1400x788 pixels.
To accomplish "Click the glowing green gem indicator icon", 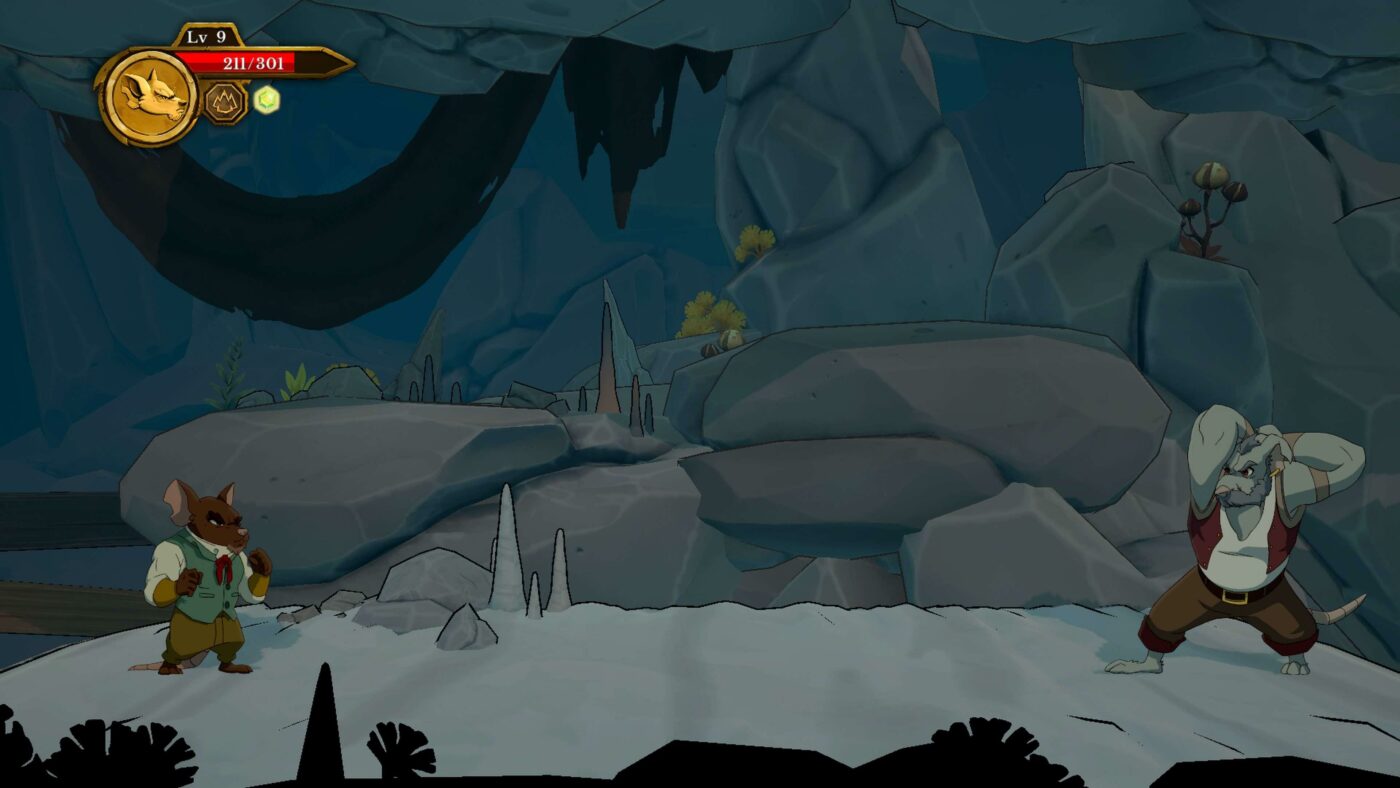I will [267, 97].
